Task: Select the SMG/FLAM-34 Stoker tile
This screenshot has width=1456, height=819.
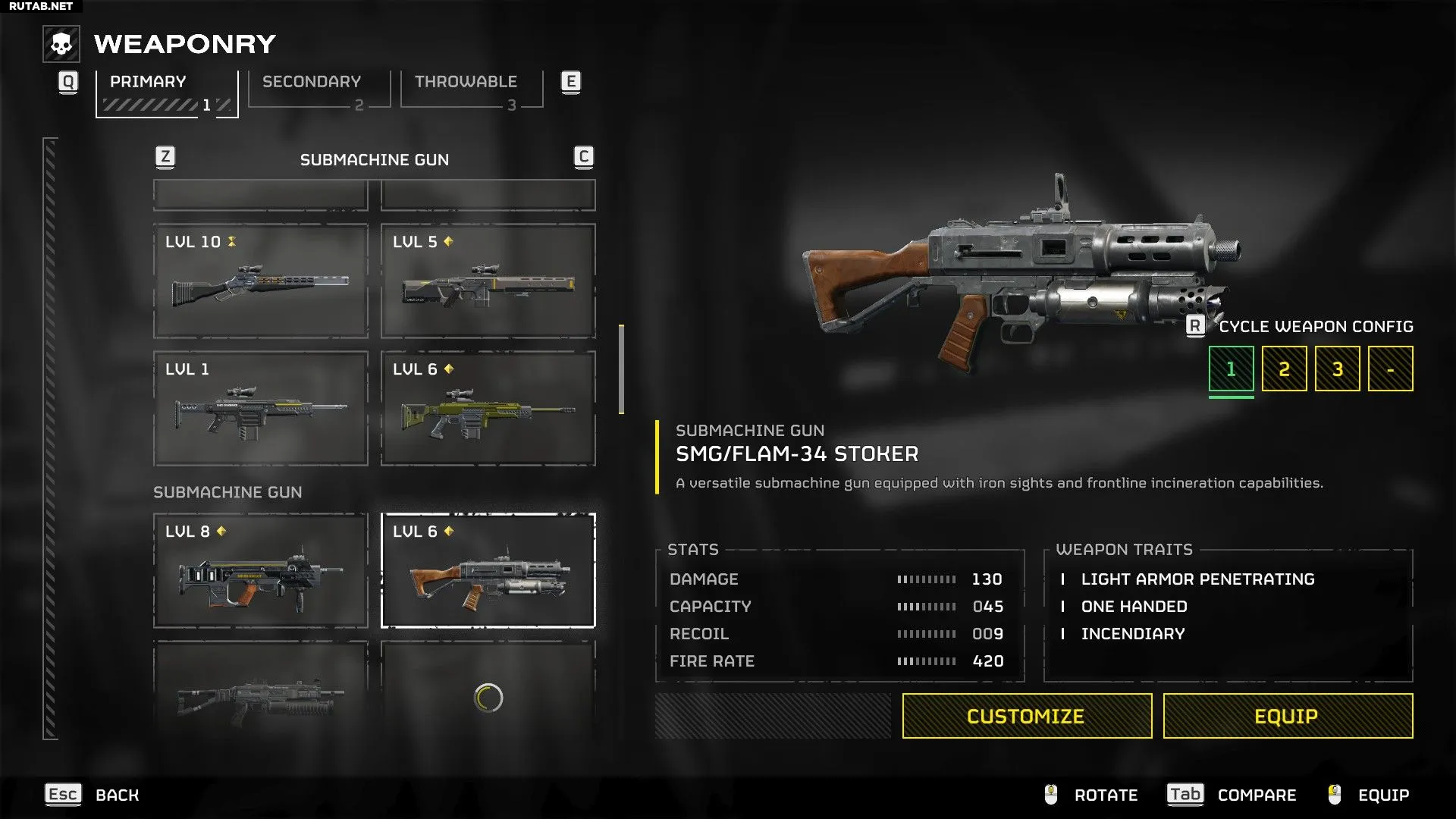Action: click(488, 570)
